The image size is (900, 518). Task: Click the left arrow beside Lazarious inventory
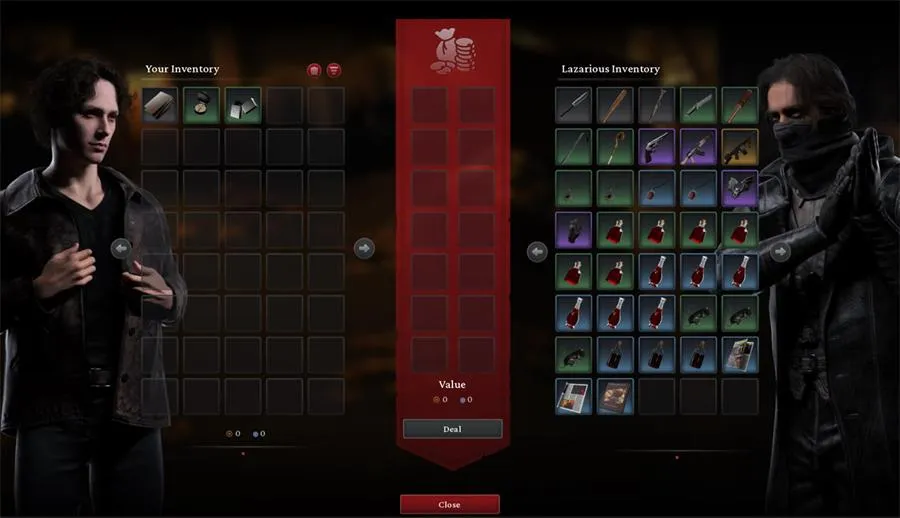pos(537,252)
